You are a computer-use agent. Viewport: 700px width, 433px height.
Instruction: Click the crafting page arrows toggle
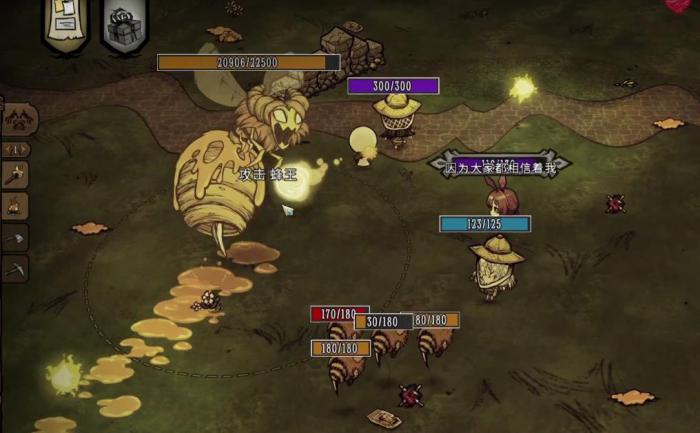pyautogui.click(x=15, y=149)
